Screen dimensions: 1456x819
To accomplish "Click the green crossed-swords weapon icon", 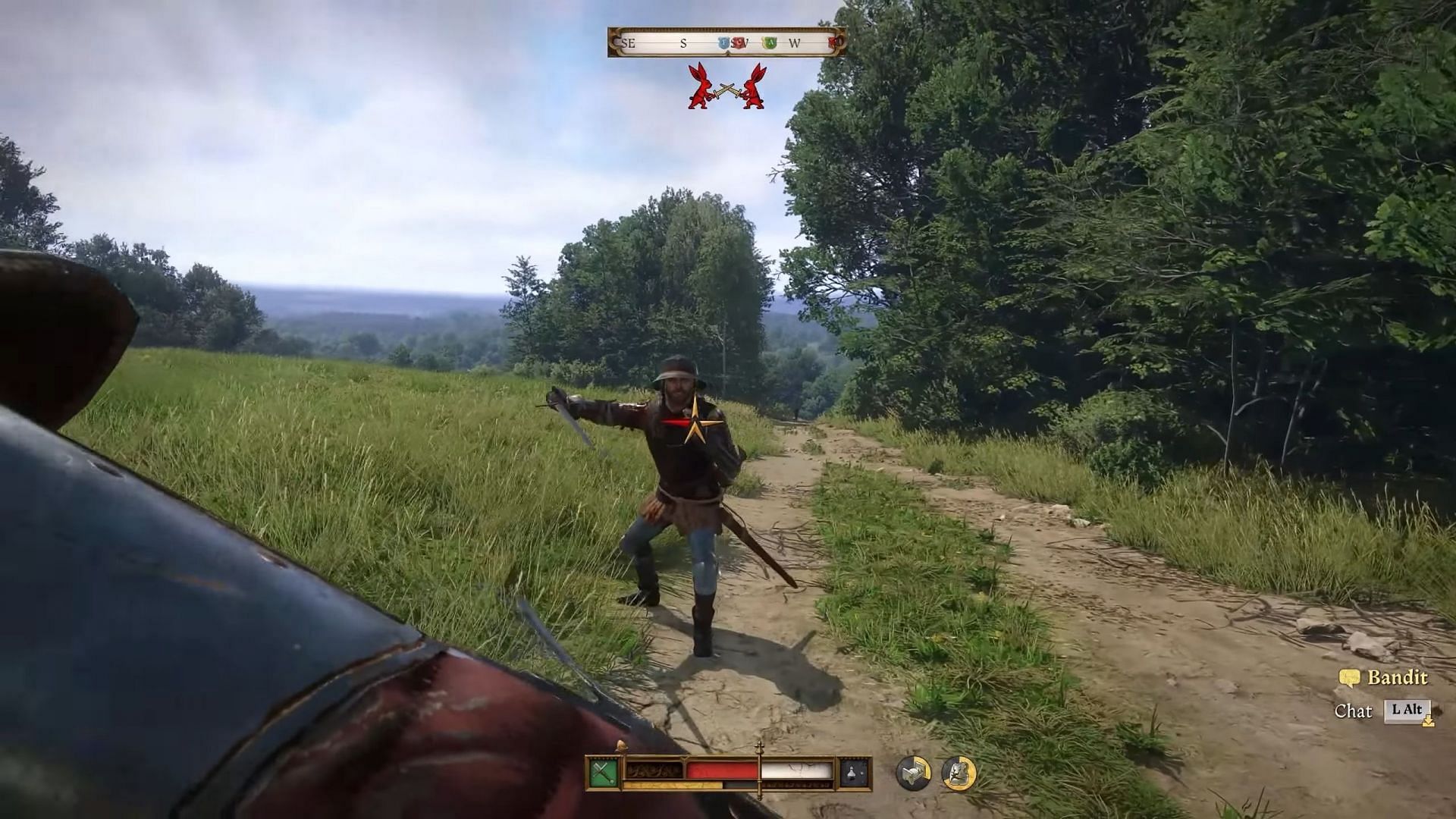I will (604, 773).
